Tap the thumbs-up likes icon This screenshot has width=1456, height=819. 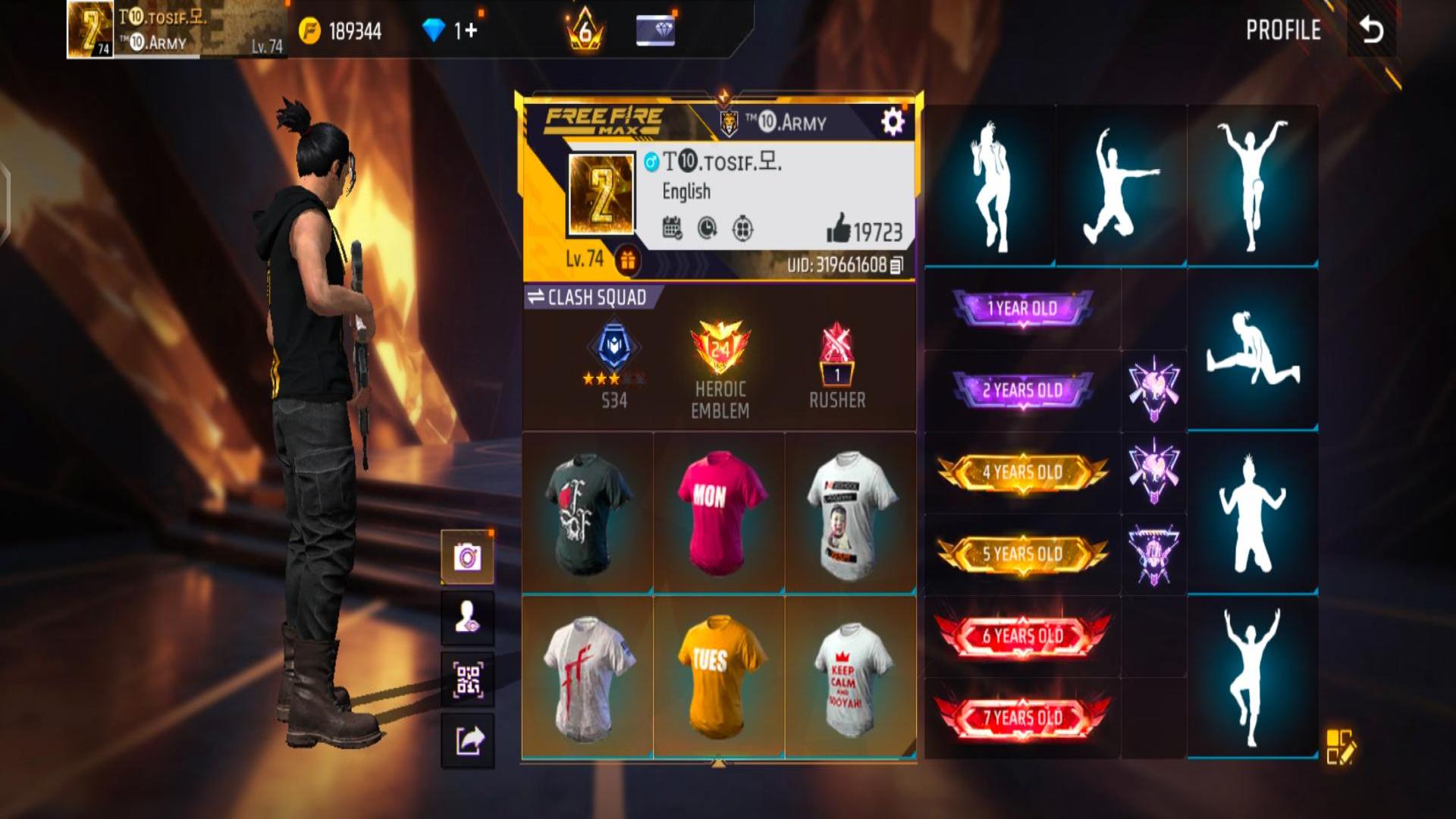coord(839,228)
